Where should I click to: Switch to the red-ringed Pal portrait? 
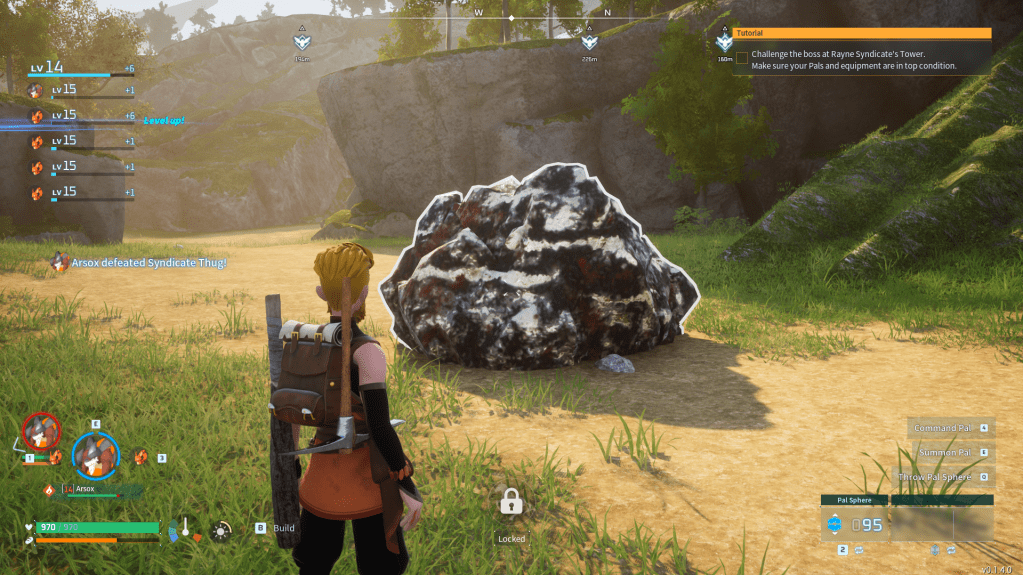41,431
